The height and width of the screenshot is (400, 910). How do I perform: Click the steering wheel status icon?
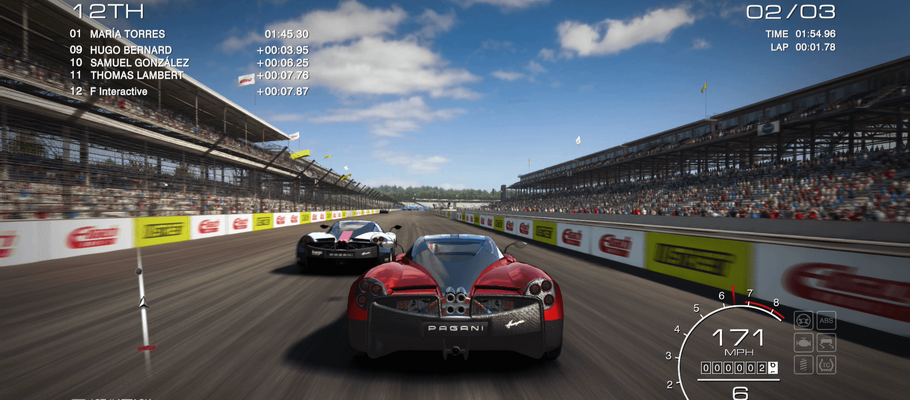coord(803,321)
